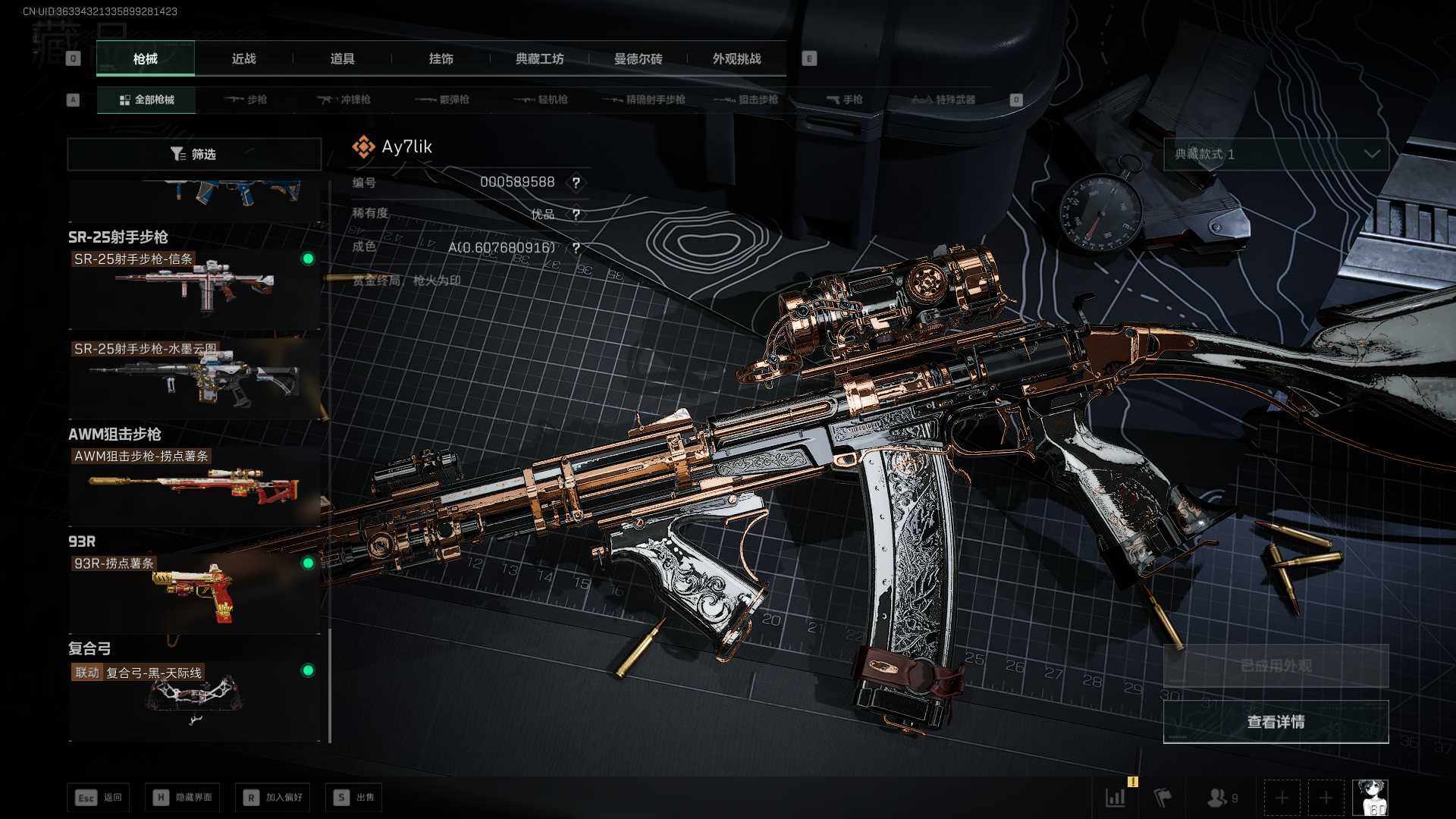Show the 成色 wear question mark help
This screenshot has width=1456, height=819.
[576, 248]
